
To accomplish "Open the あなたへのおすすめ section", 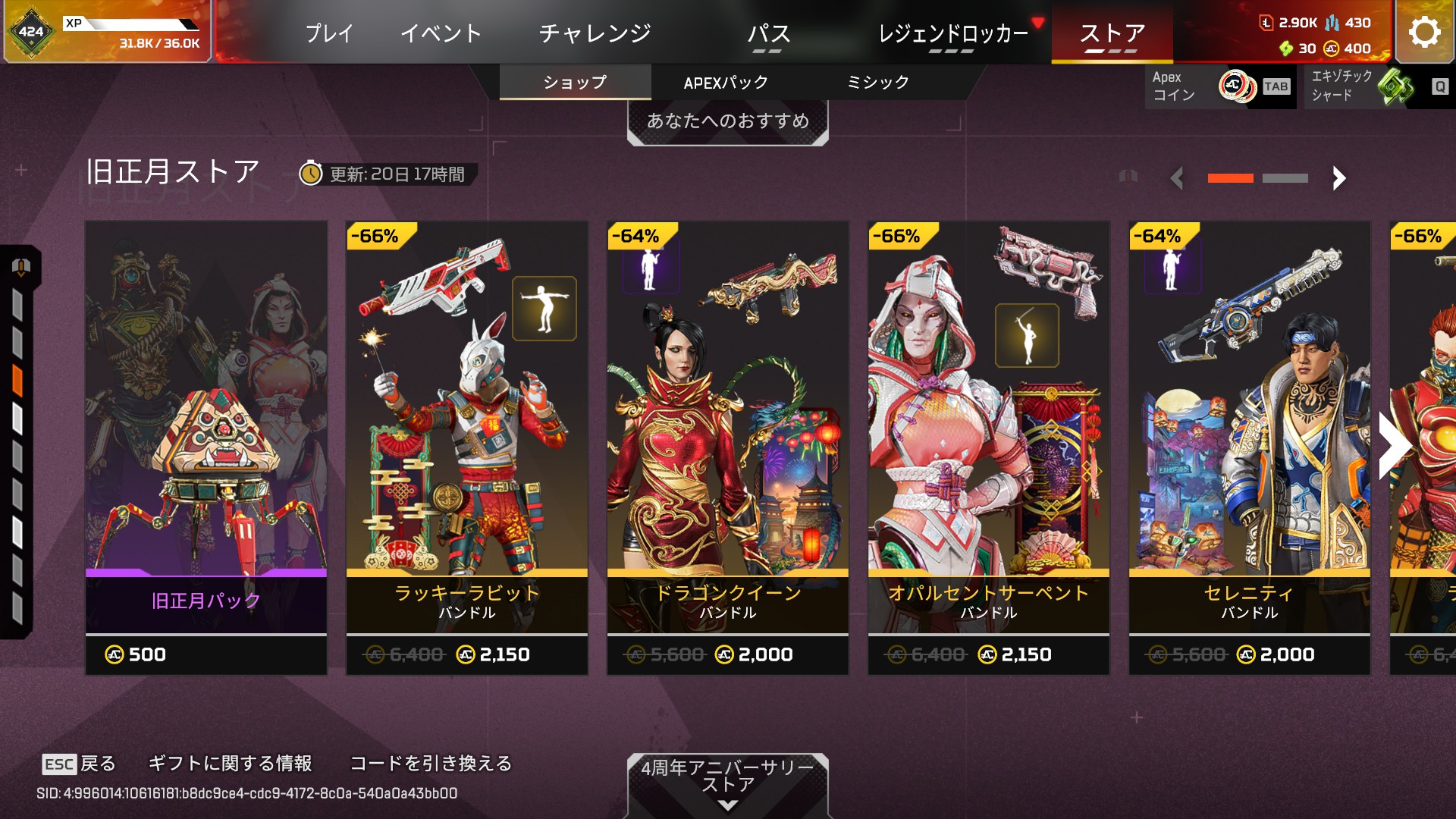I will [727, 121].
